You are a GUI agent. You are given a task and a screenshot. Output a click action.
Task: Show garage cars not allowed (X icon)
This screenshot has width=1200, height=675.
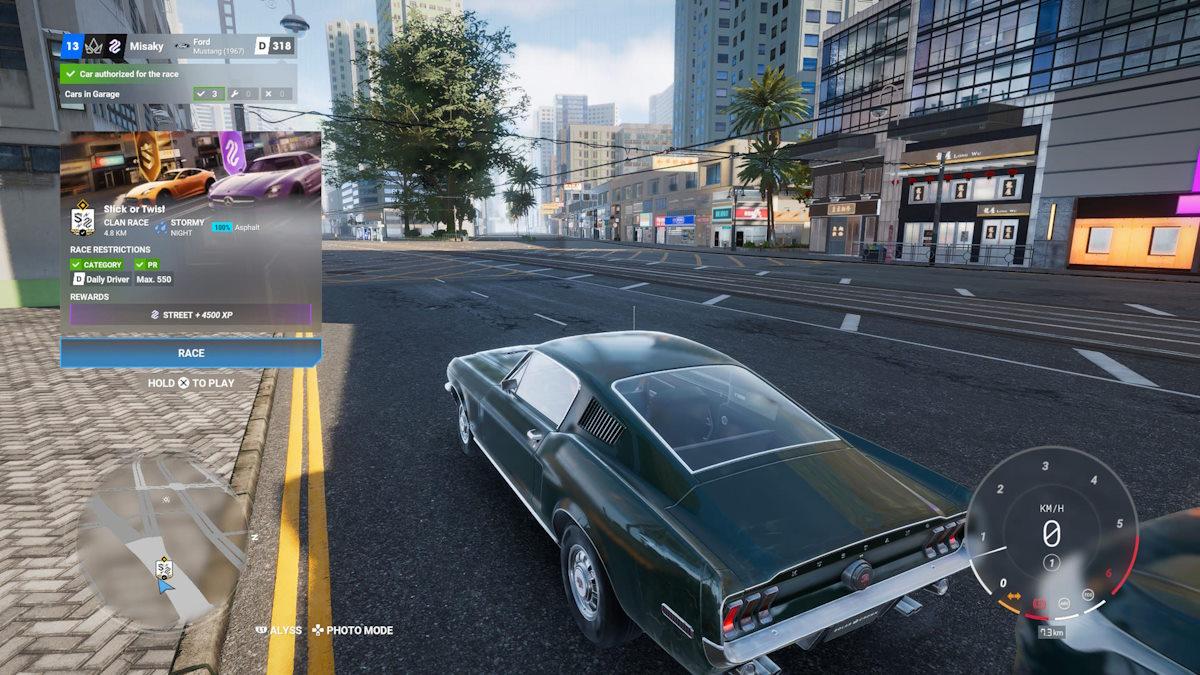[x=278, y=94]
